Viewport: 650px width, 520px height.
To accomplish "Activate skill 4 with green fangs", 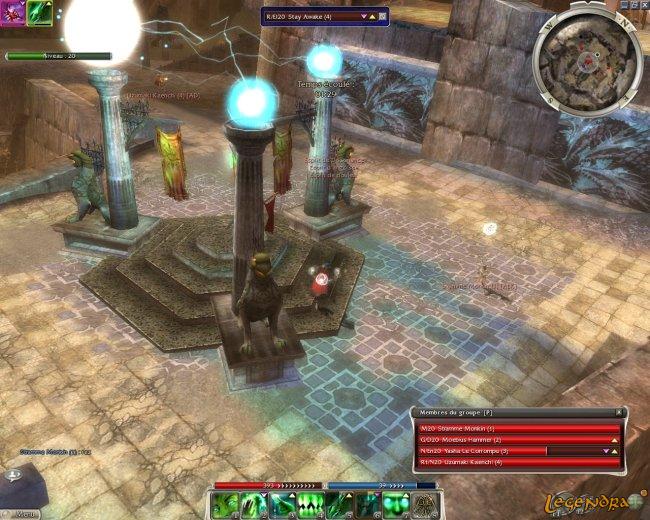I will (x=306, y=505).
